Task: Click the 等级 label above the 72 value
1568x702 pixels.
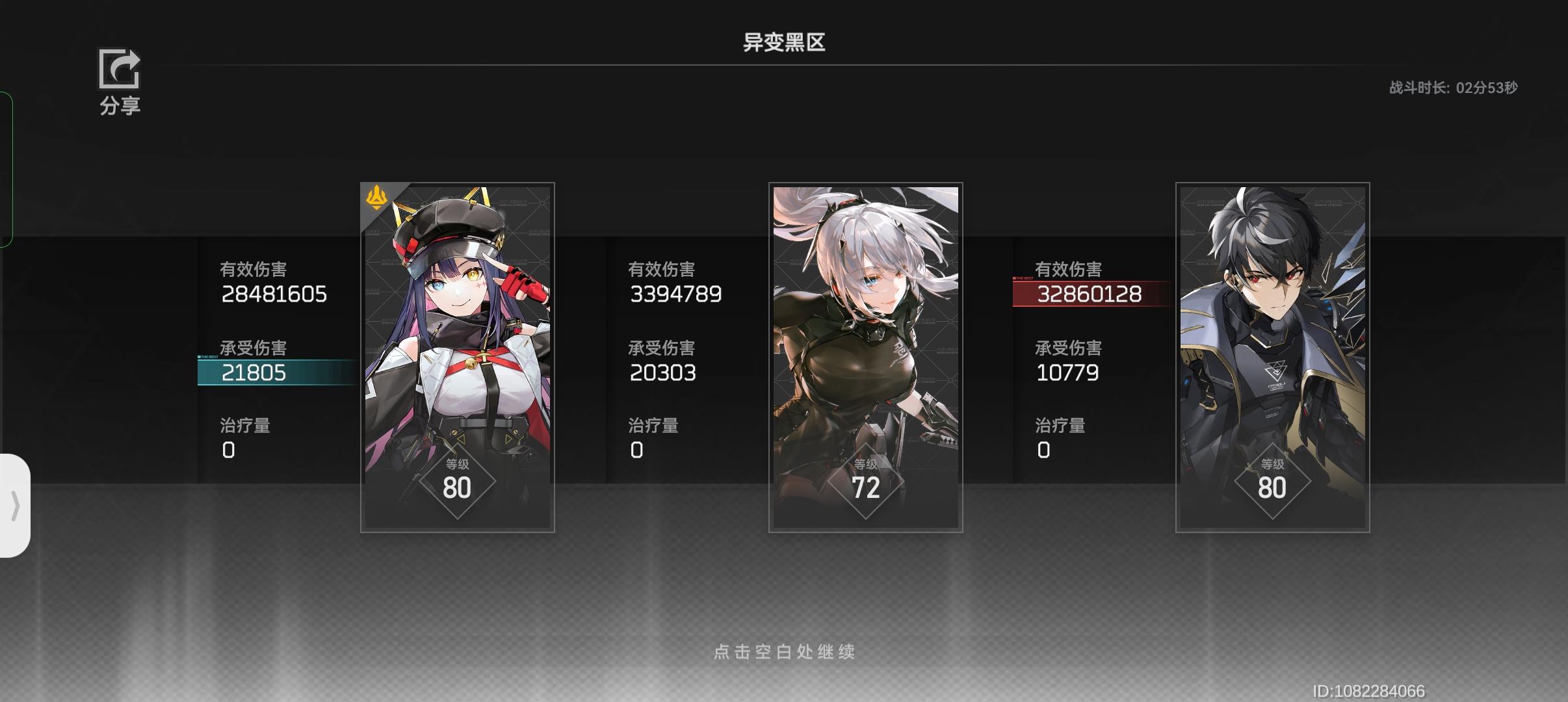Action: 865,465
